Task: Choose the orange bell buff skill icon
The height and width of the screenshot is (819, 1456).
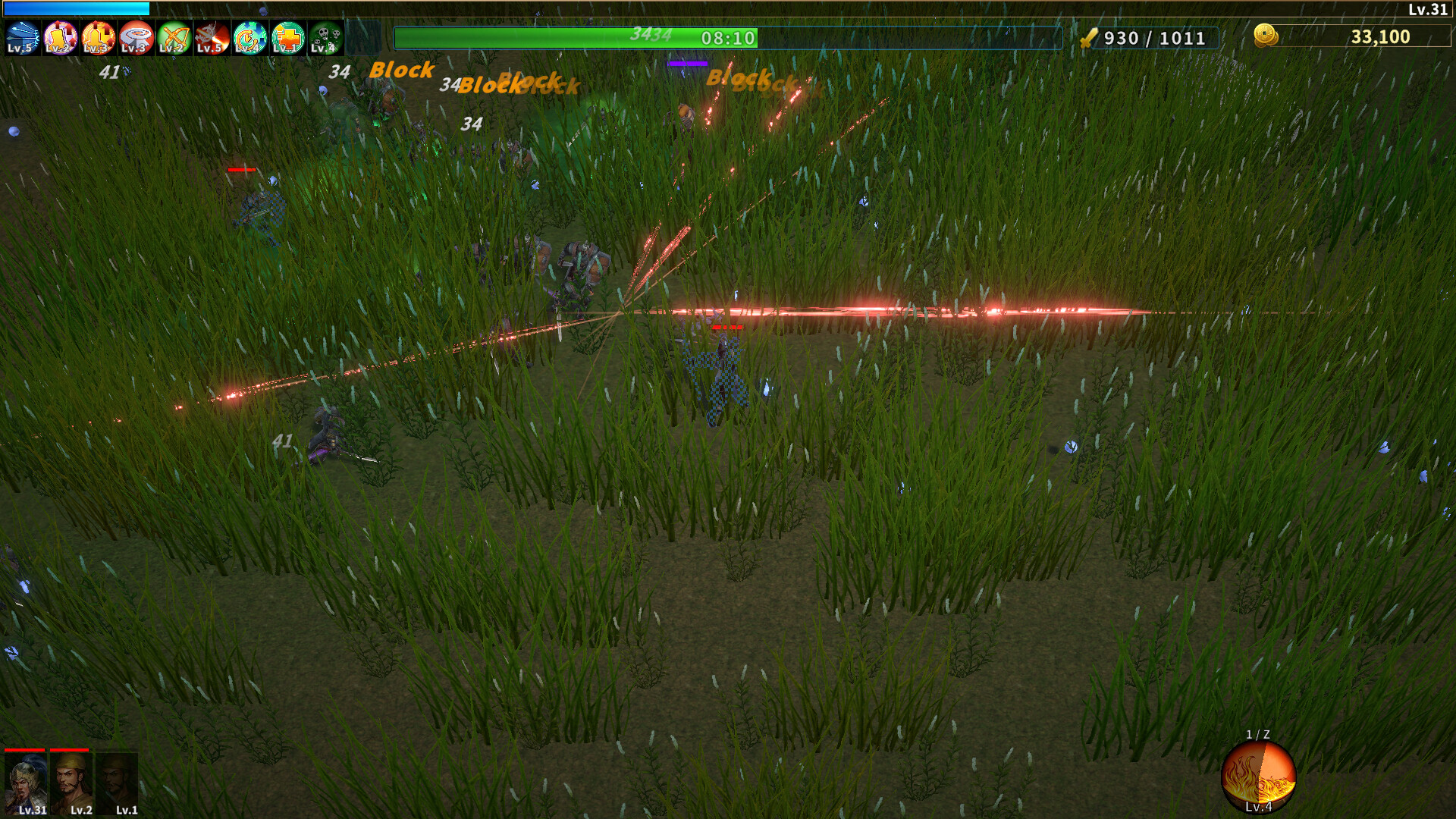Action: click(x=98, y=38)
